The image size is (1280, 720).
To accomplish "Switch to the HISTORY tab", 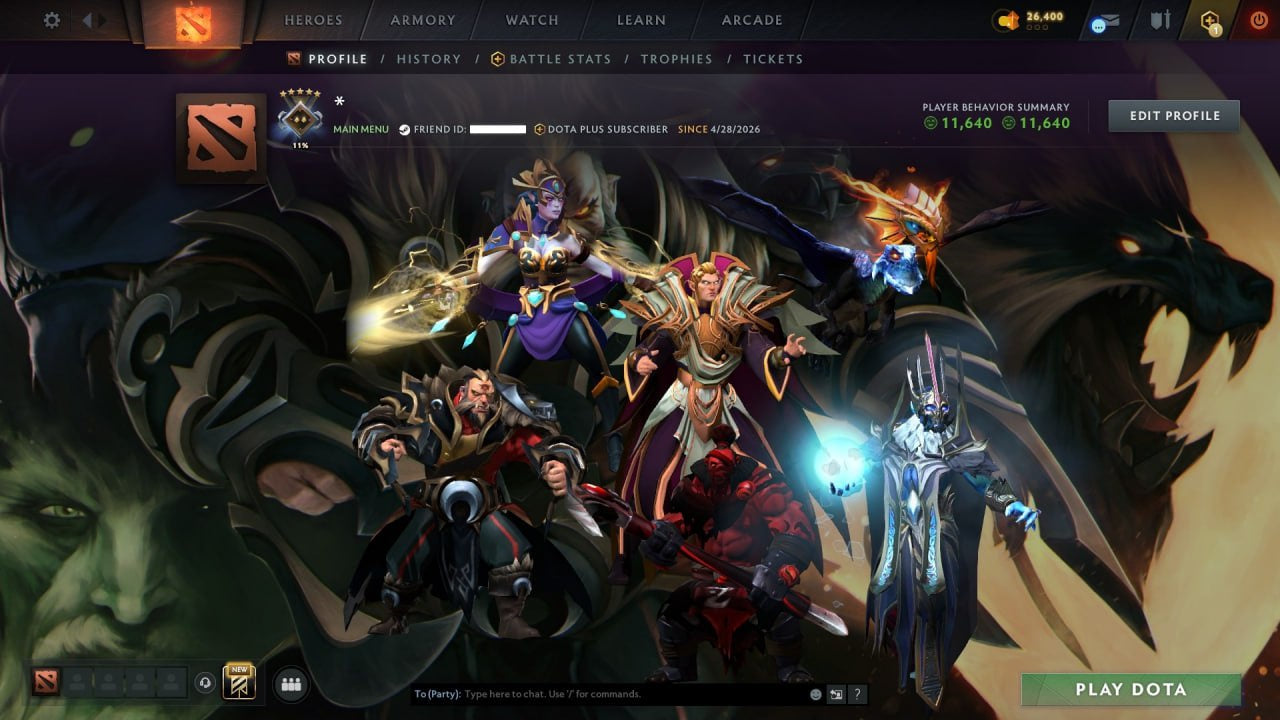I will point(429,59).
